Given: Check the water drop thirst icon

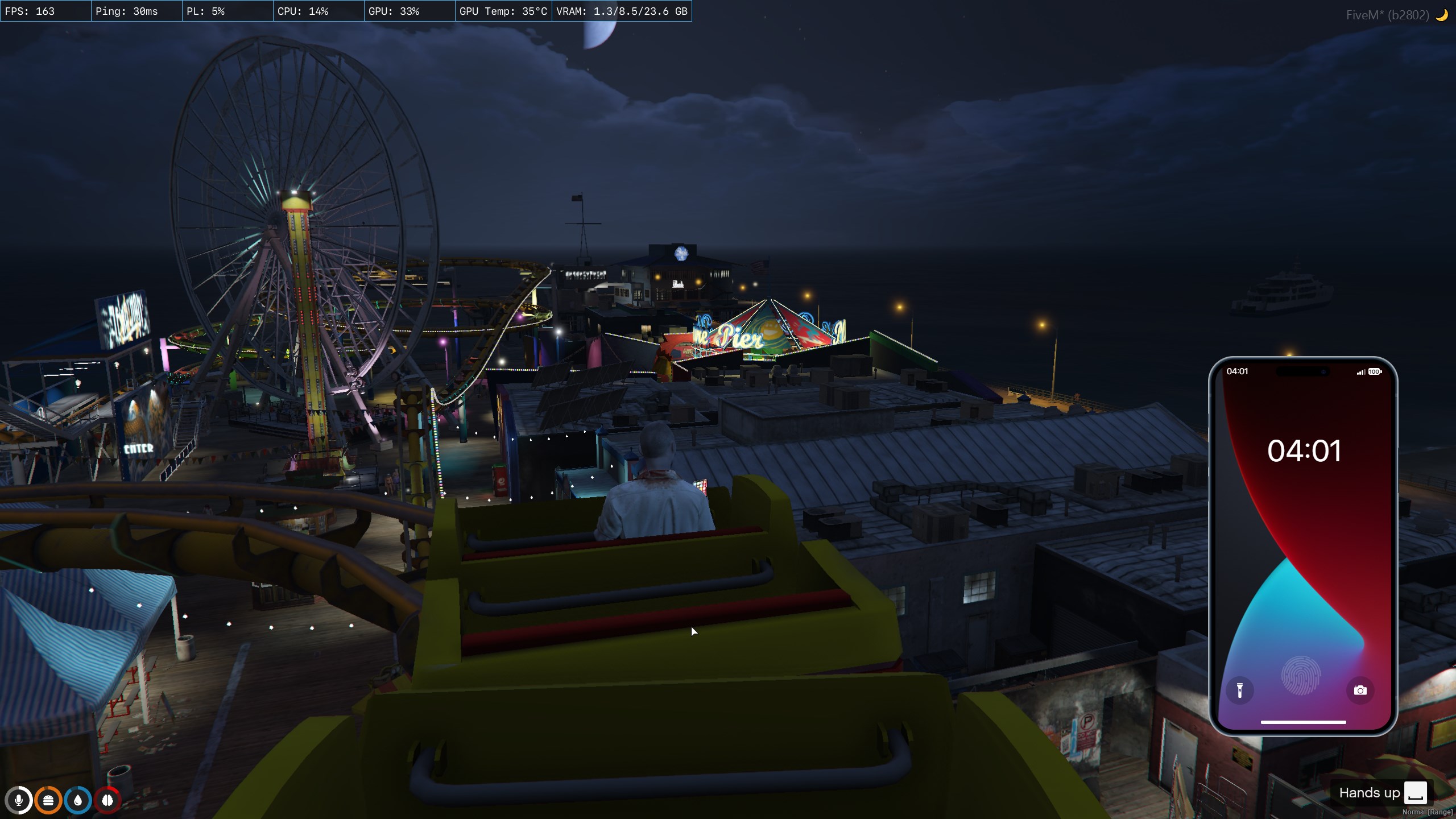Looking at the screenshot, I should click(x=78, y=800).
